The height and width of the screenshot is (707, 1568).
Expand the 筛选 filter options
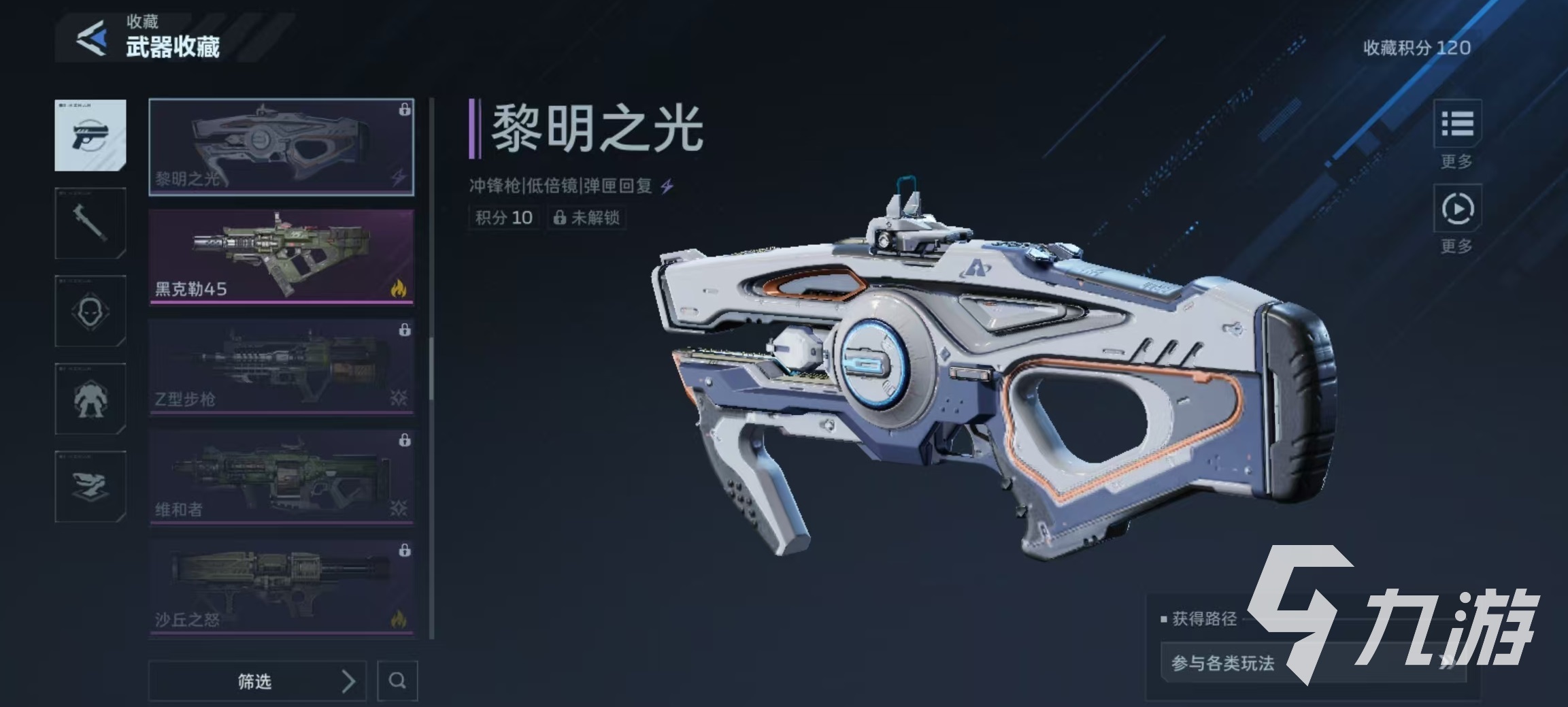[x=257, y=681]
